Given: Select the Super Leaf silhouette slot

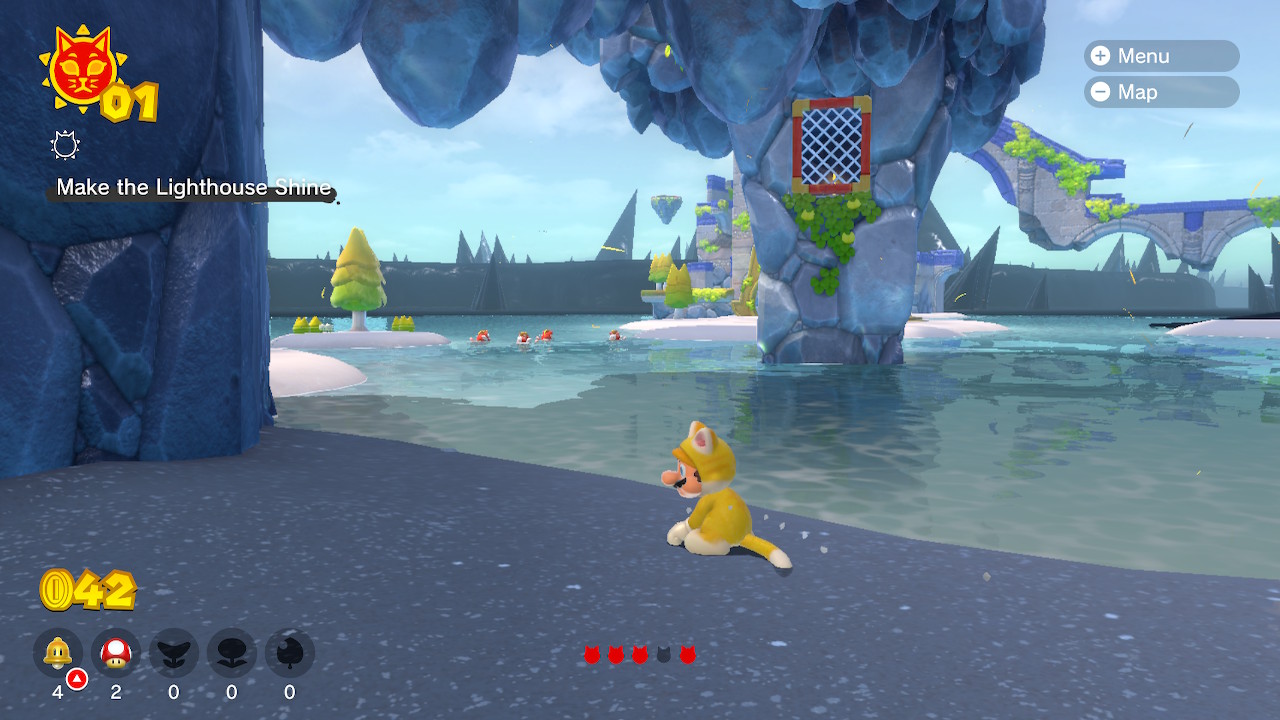Looking at the screenshot, I should [x=290, y=653].
